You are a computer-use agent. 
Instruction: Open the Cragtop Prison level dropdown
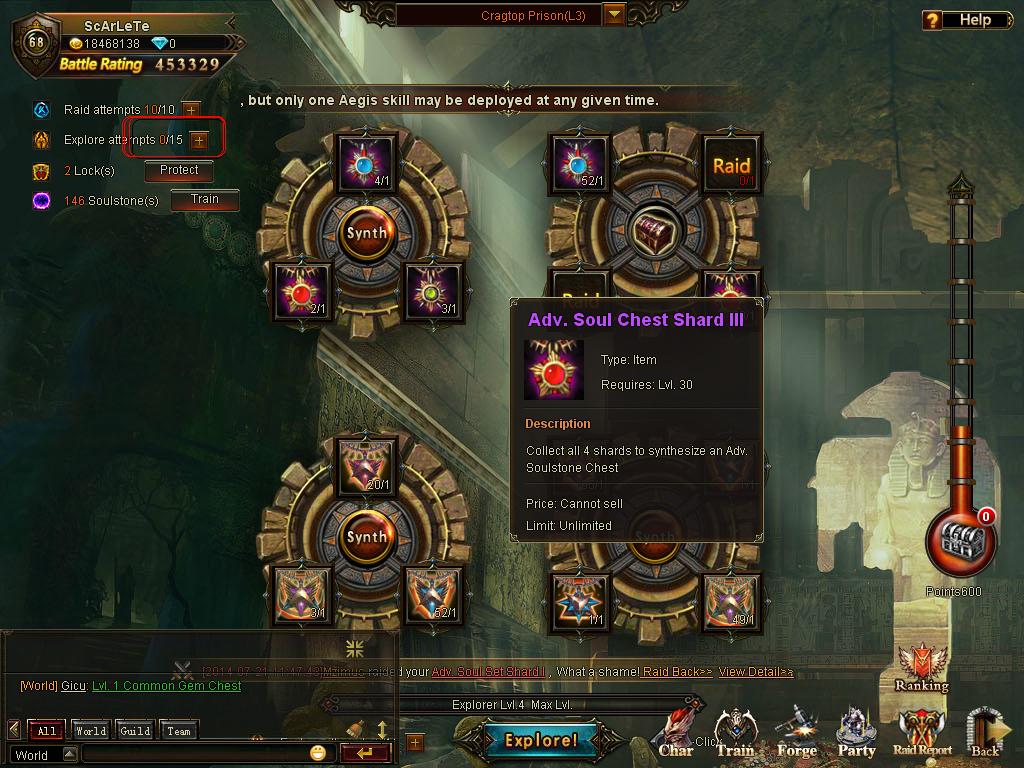[614, 14]
